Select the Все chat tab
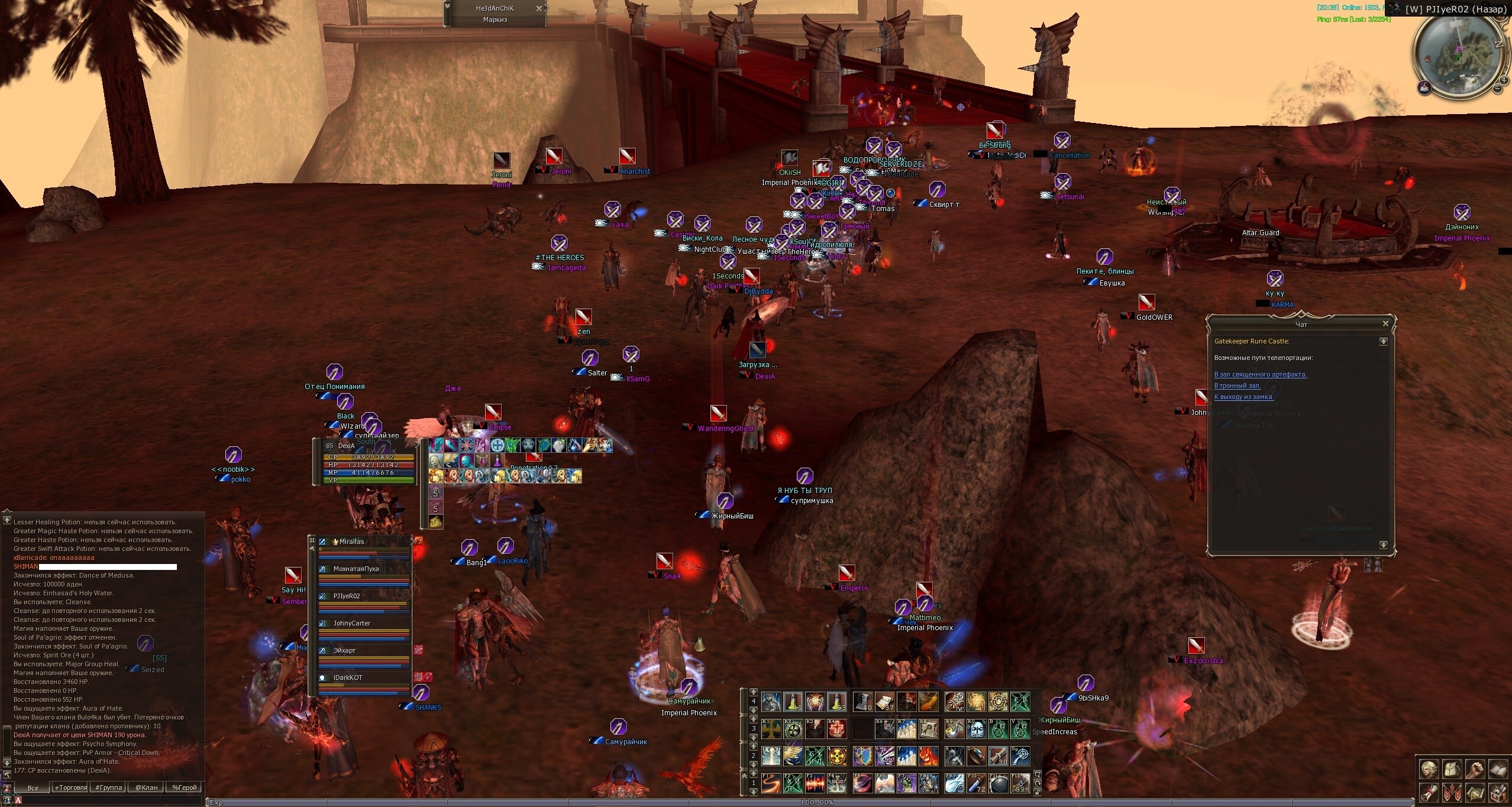1512x807 pixels. 33,787
